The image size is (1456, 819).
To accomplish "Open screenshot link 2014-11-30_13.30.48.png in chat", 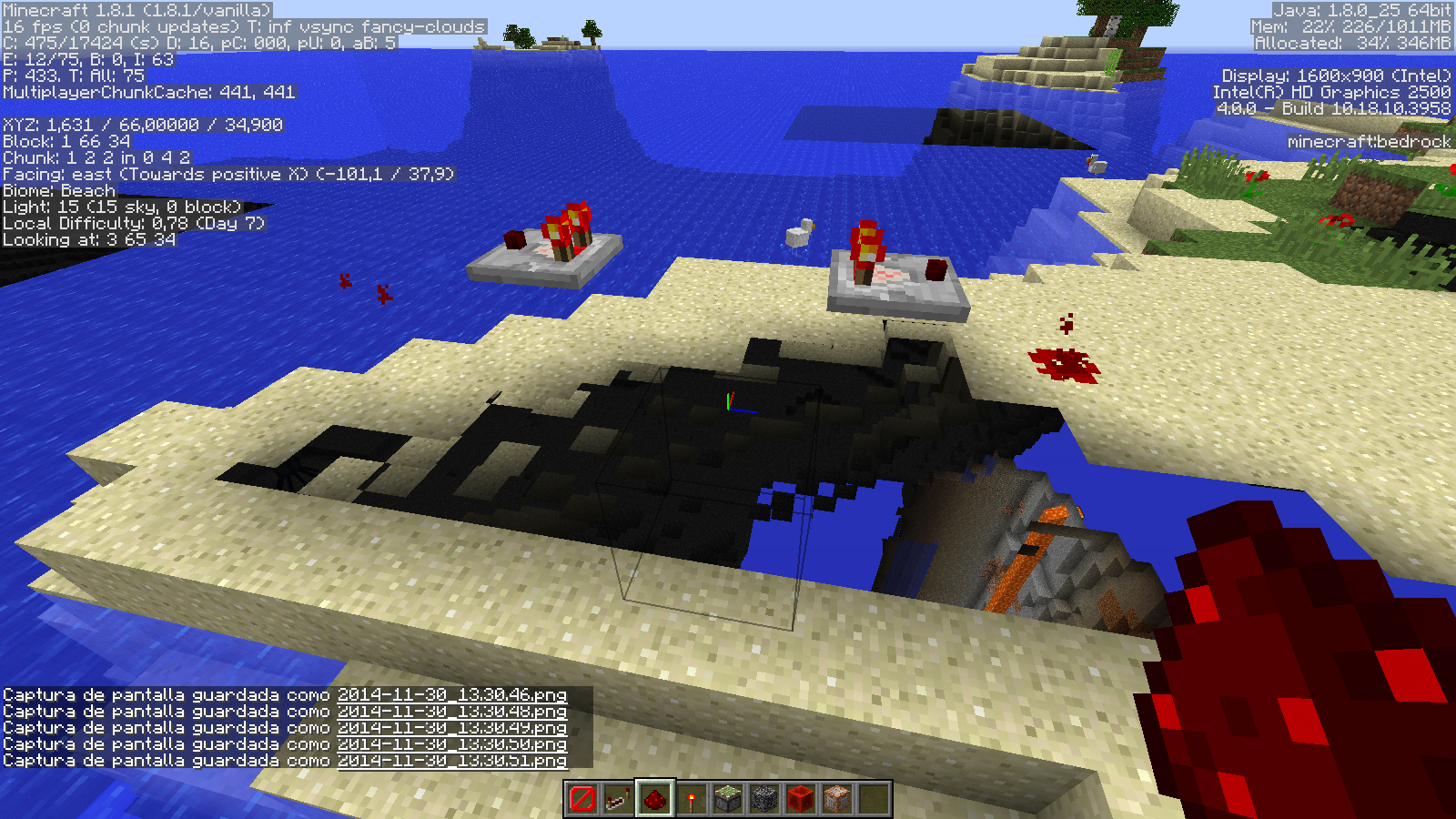I will (452, 712).
